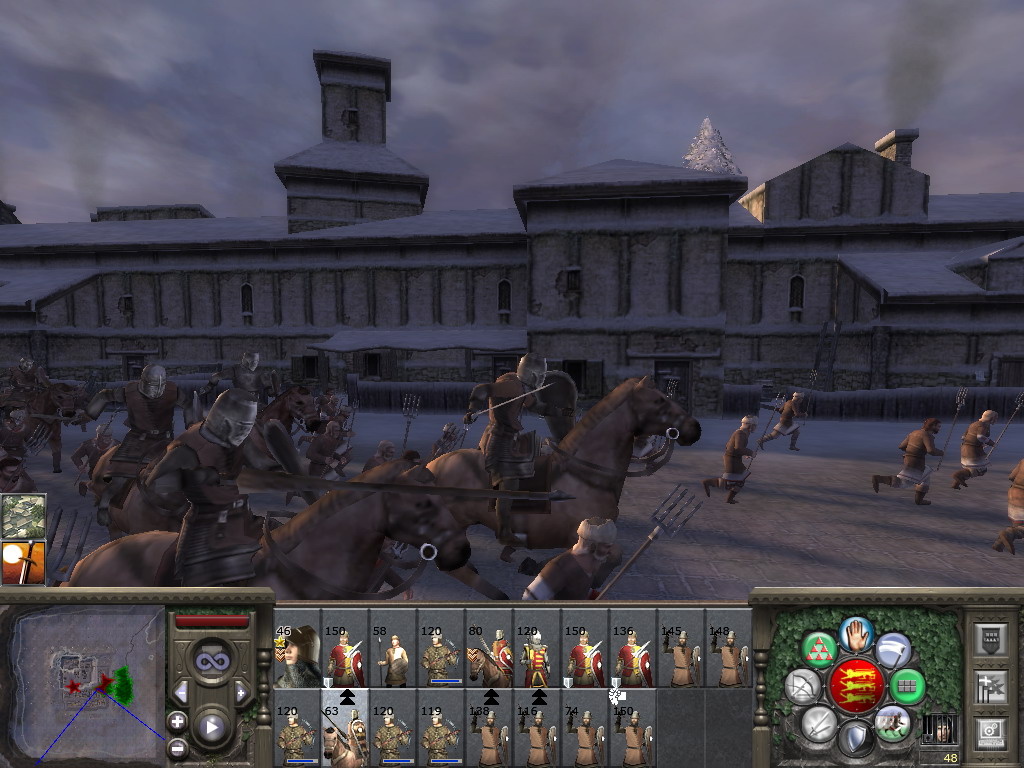This screenshot has height=768, width=1024.
Task: Open the settings button with gear icon
Action: click(x=991, y=733)
